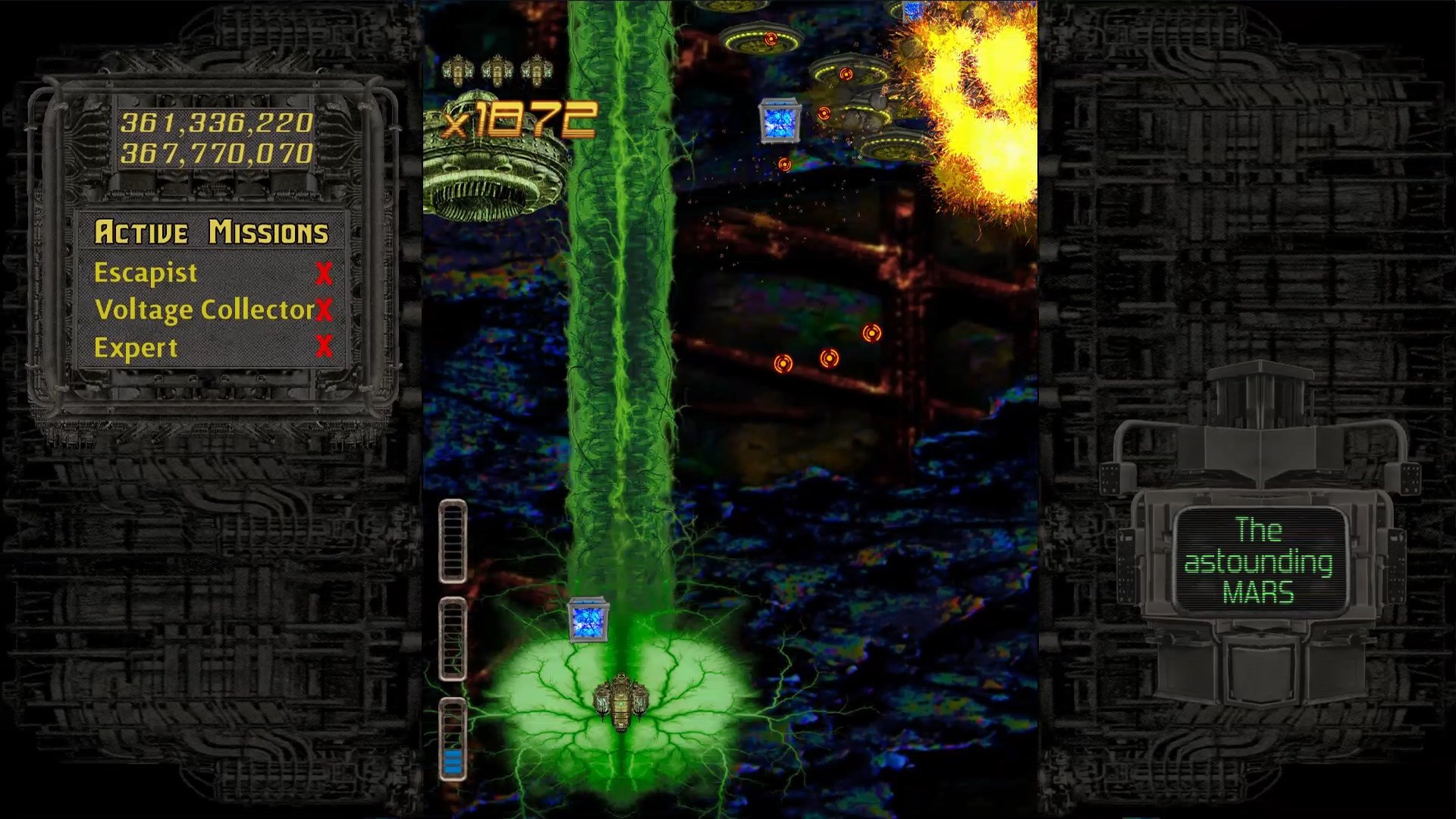Select the Escapist mission entry

point(146,273)
